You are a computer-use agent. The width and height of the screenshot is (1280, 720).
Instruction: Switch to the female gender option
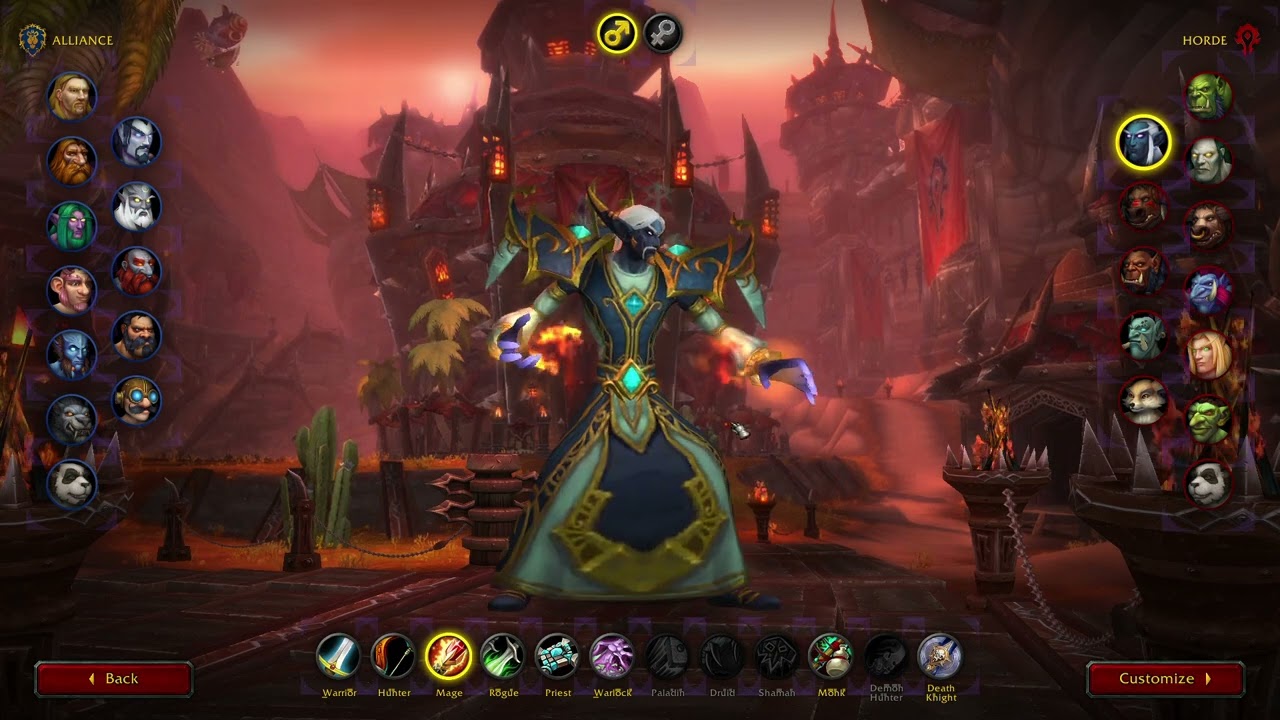[x=660, y=33]
